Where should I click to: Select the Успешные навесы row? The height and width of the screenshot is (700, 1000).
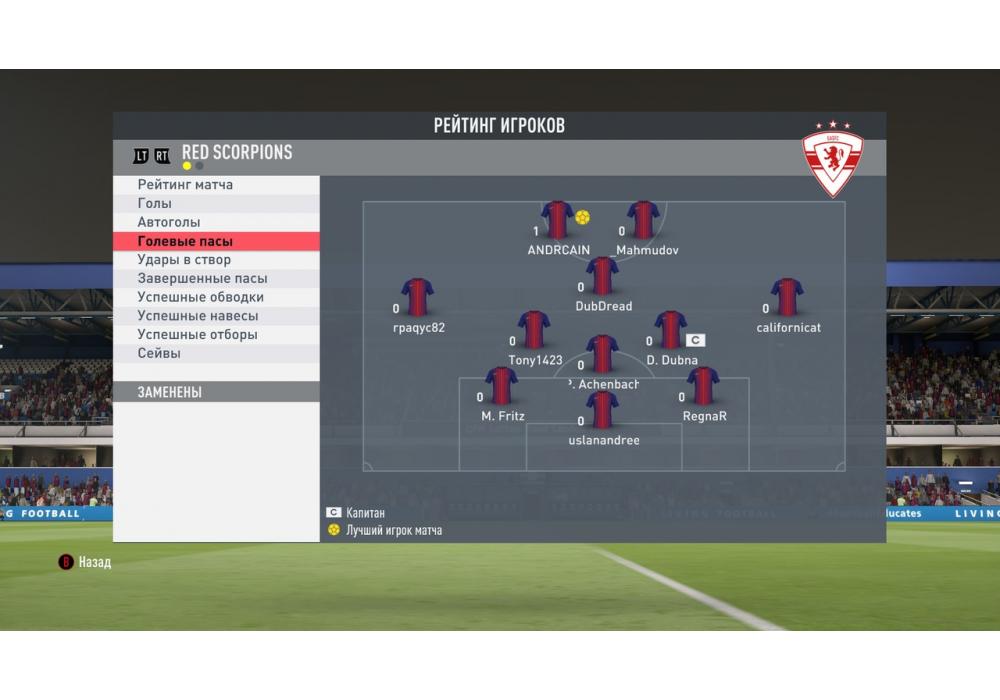coord(216,316)
